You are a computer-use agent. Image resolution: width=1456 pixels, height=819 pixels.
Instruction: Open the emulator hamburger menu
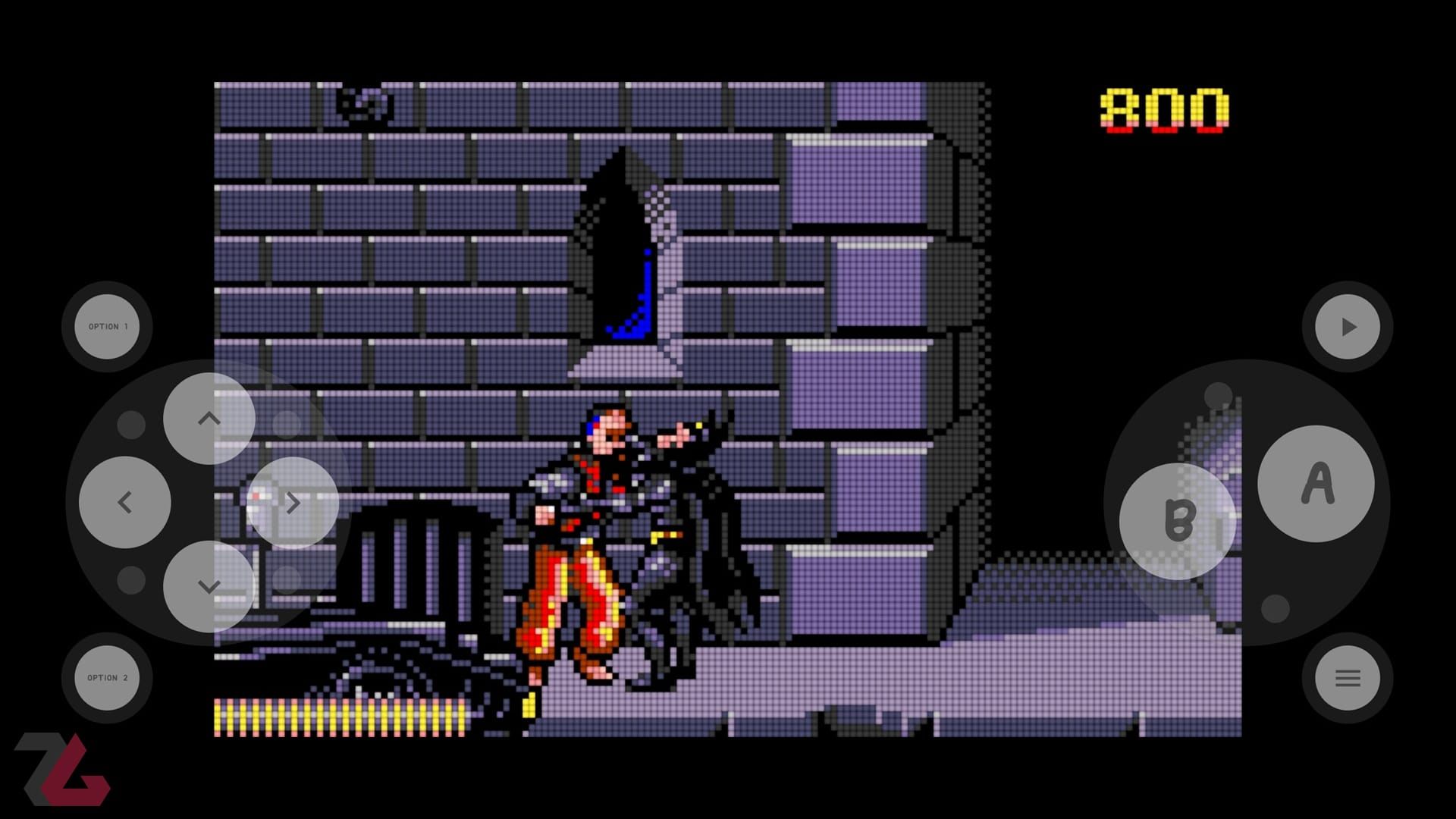pyautogui.click(x=1348, y=678)
